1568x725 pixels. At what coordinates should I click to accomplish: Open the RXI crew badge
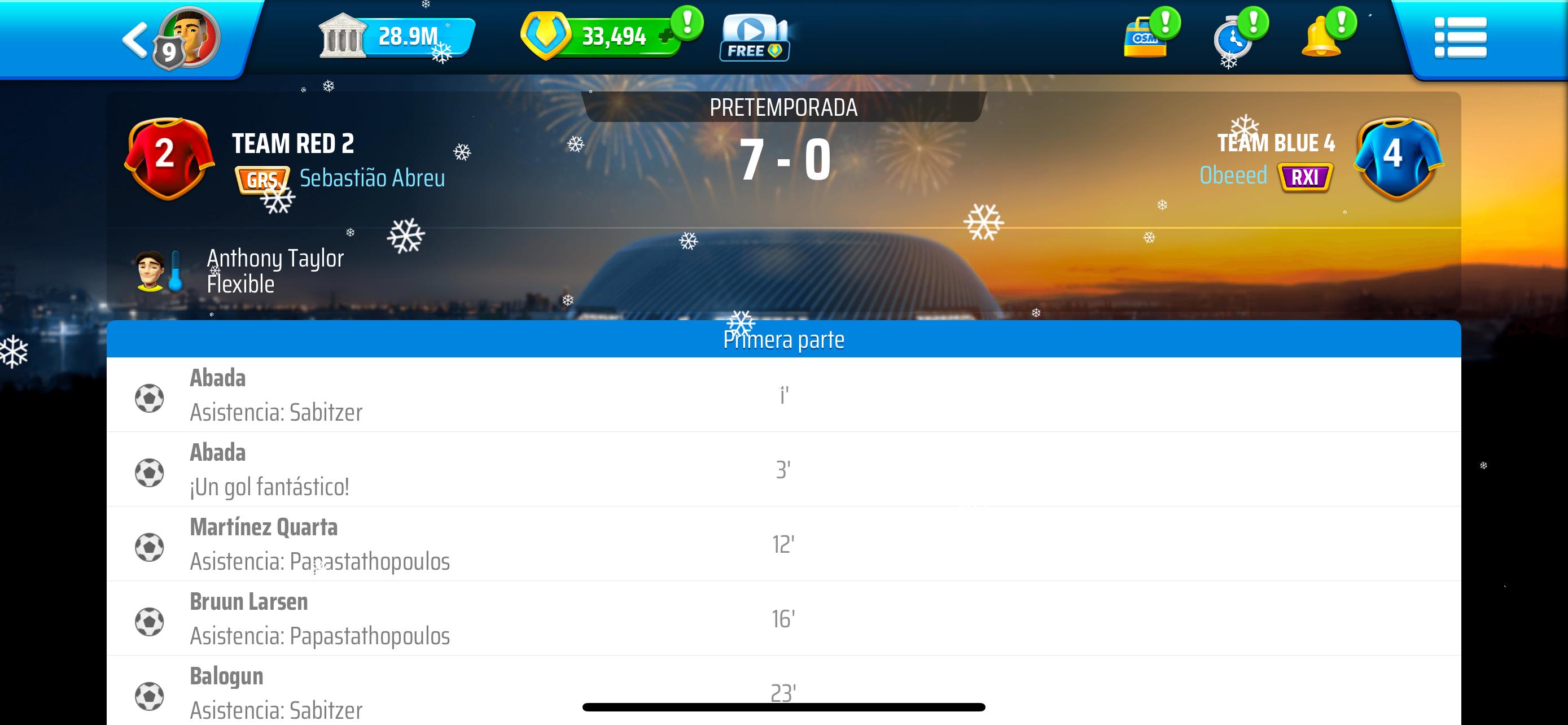point(1305,177)
